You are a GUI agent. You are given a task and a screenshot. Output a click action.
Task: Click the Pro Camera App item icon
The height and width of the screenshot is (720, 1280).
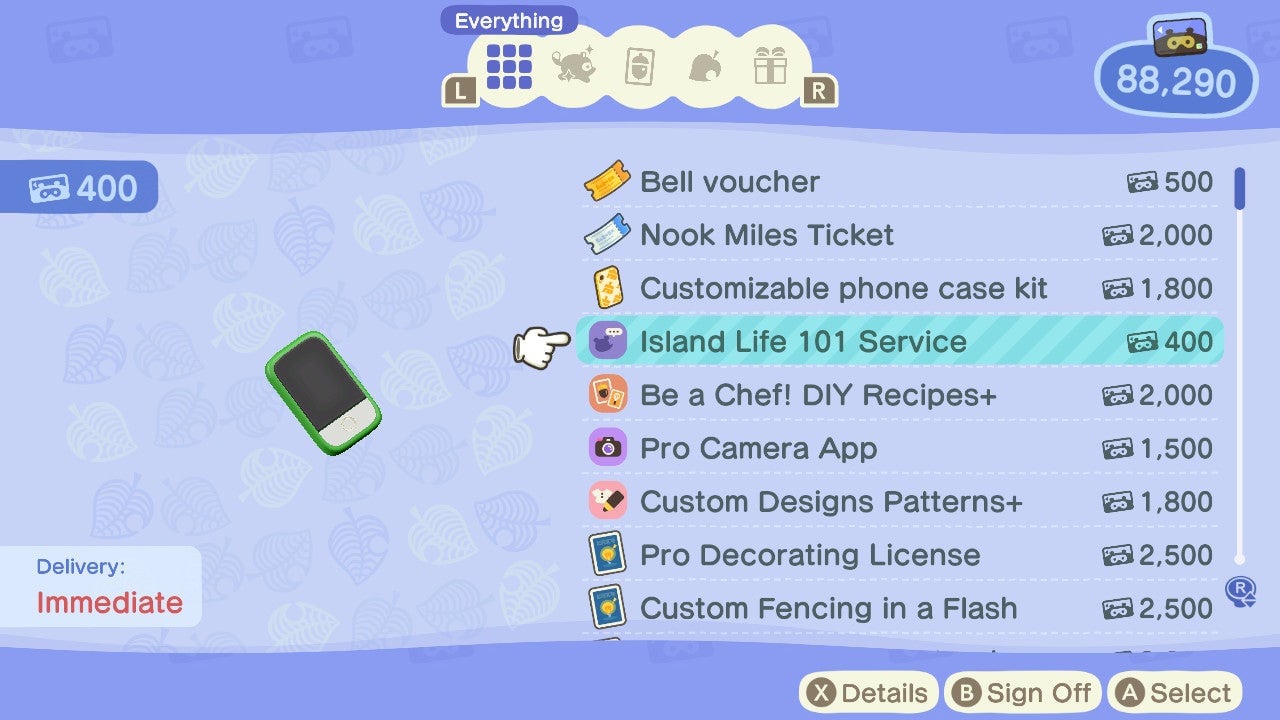click(606, 448)
